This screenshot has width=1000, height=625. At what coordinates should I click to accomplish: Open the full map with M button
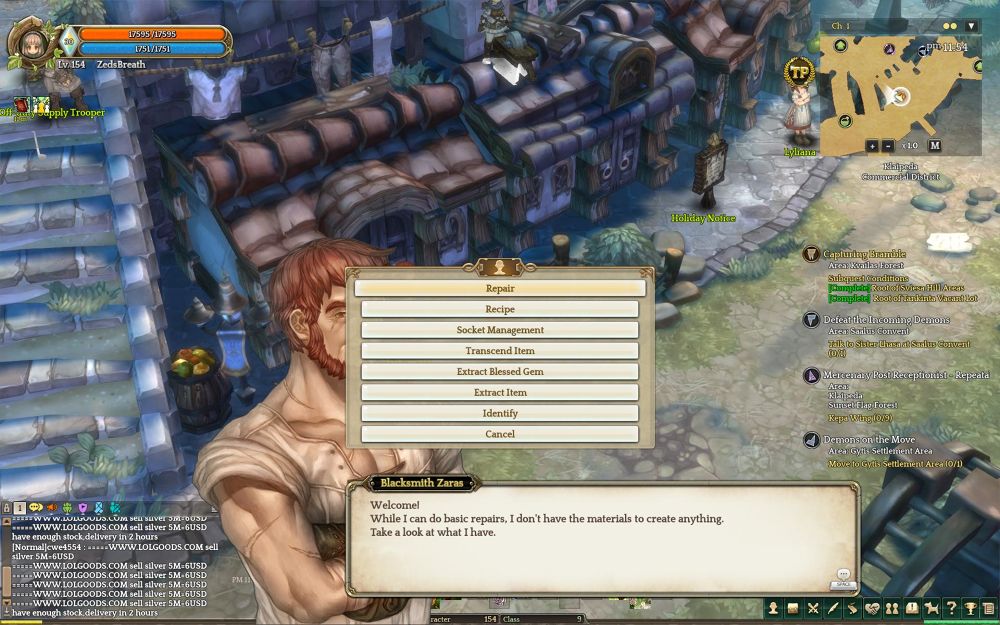click(x=934, y=146)
